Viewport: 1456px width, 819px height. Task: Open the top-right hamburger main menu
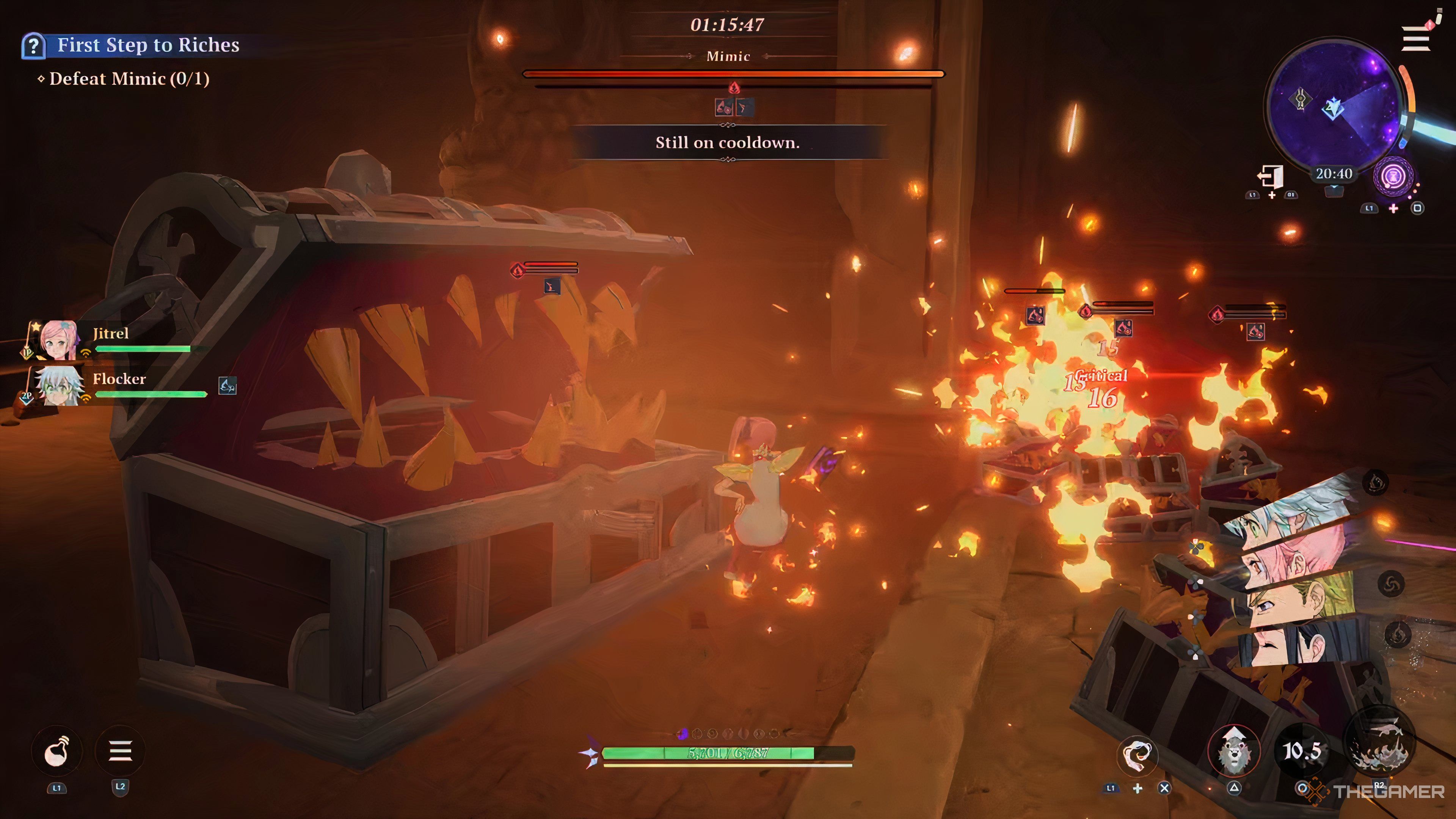pyautogui.click(x=1415, y=40)
